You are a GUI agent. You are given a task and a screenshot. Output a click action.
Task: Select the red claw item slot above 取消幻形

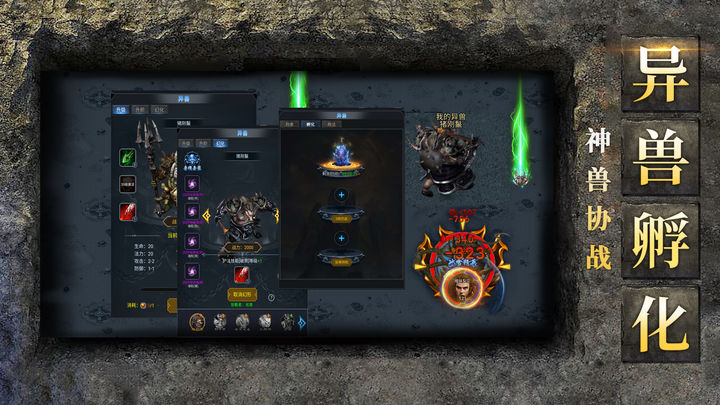(241, 274)
